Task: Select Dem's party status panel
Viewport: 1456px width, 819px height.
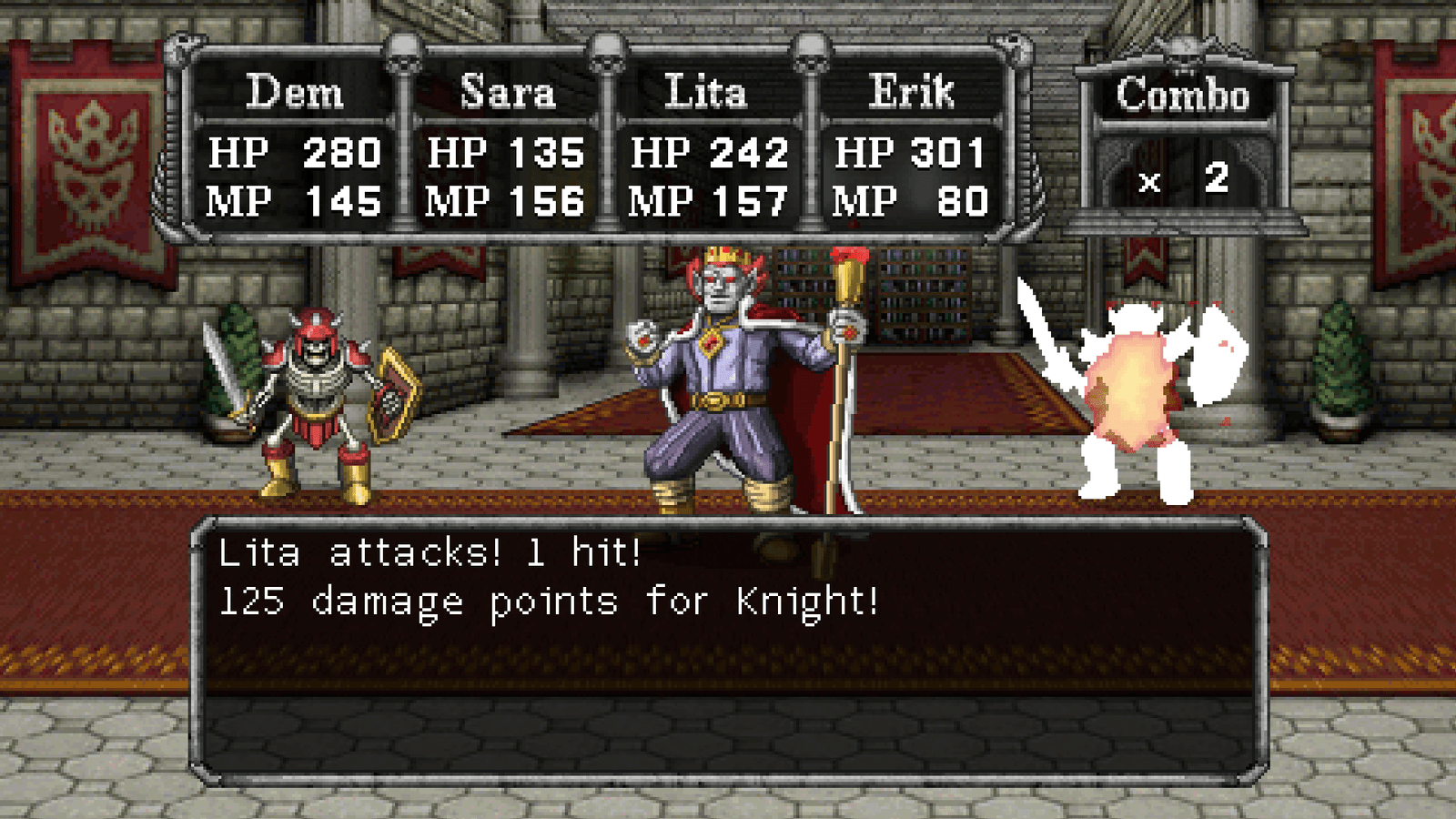Action: (x=294, y=146)
